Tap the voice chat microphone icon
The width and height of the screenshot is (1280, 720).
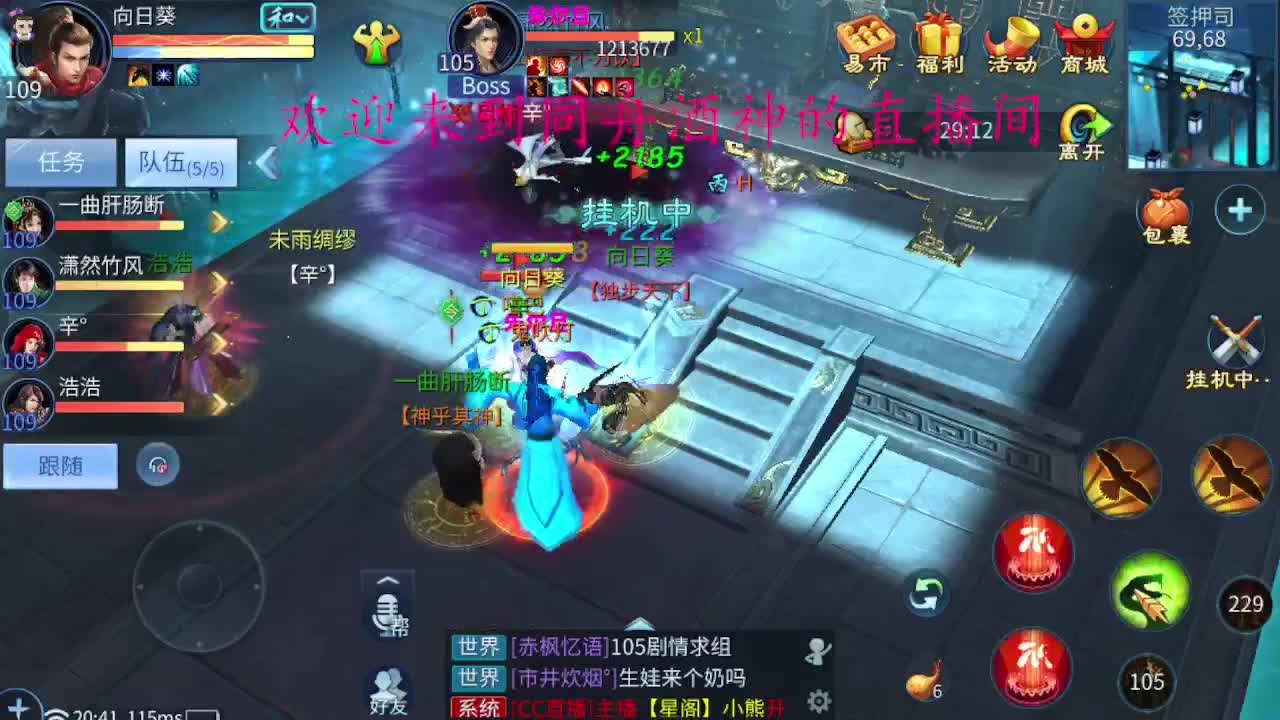pyautogui.click(x=386, y=613)
